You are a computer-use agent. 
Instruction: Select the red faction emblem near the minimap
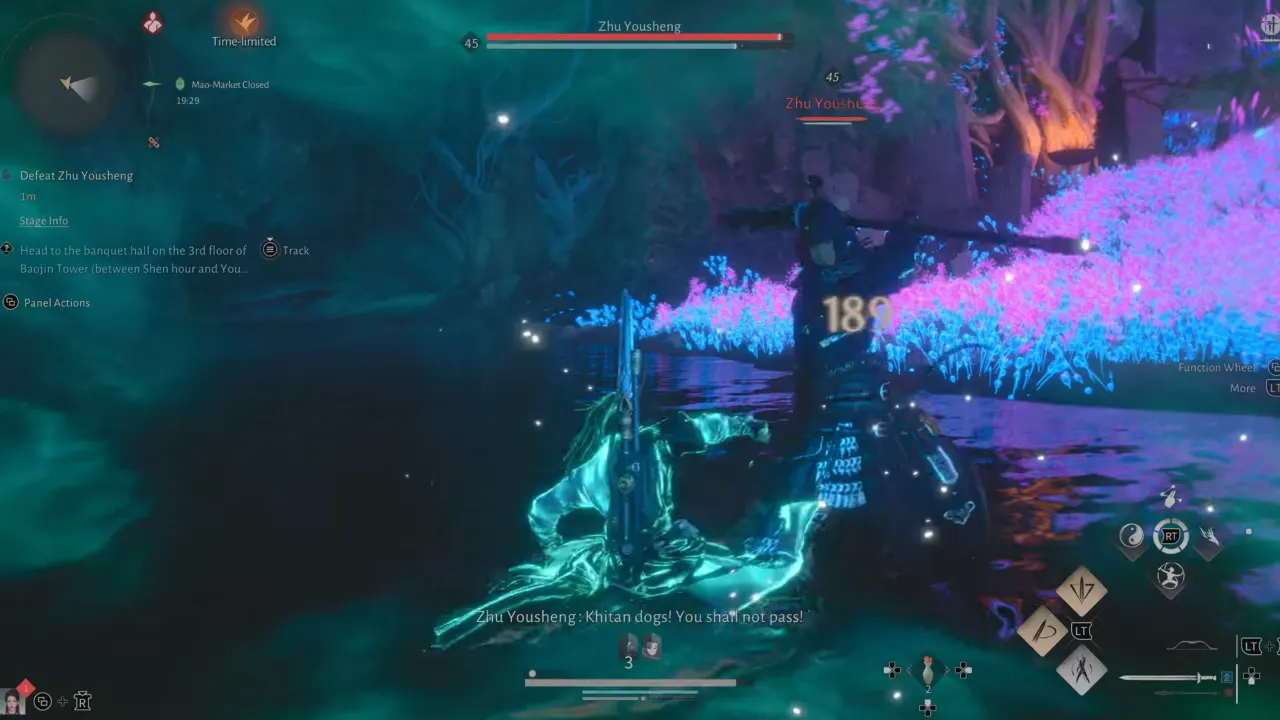click(153, 21)
